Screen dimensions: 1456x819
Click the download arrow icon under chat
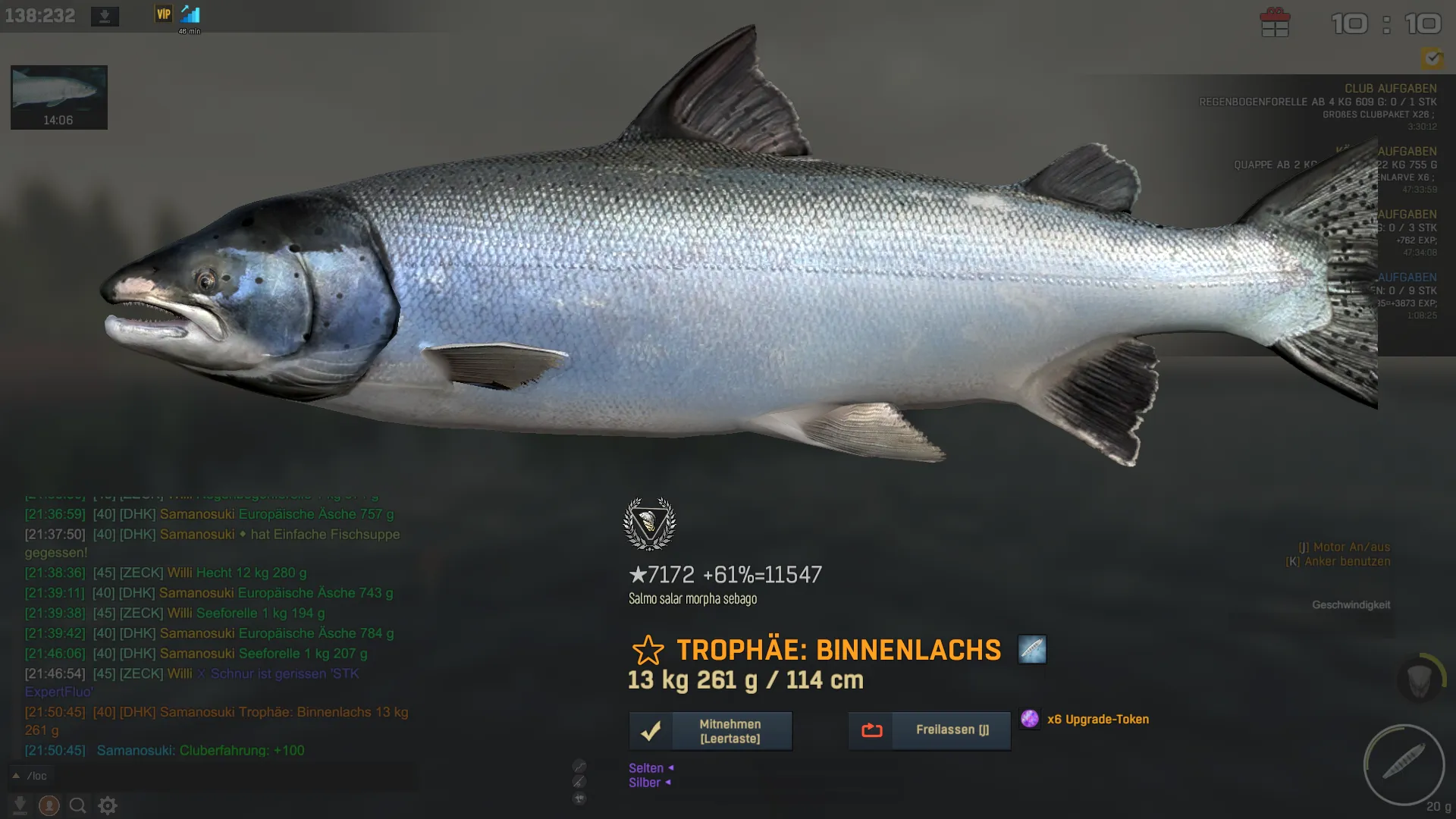pos(20,805)
